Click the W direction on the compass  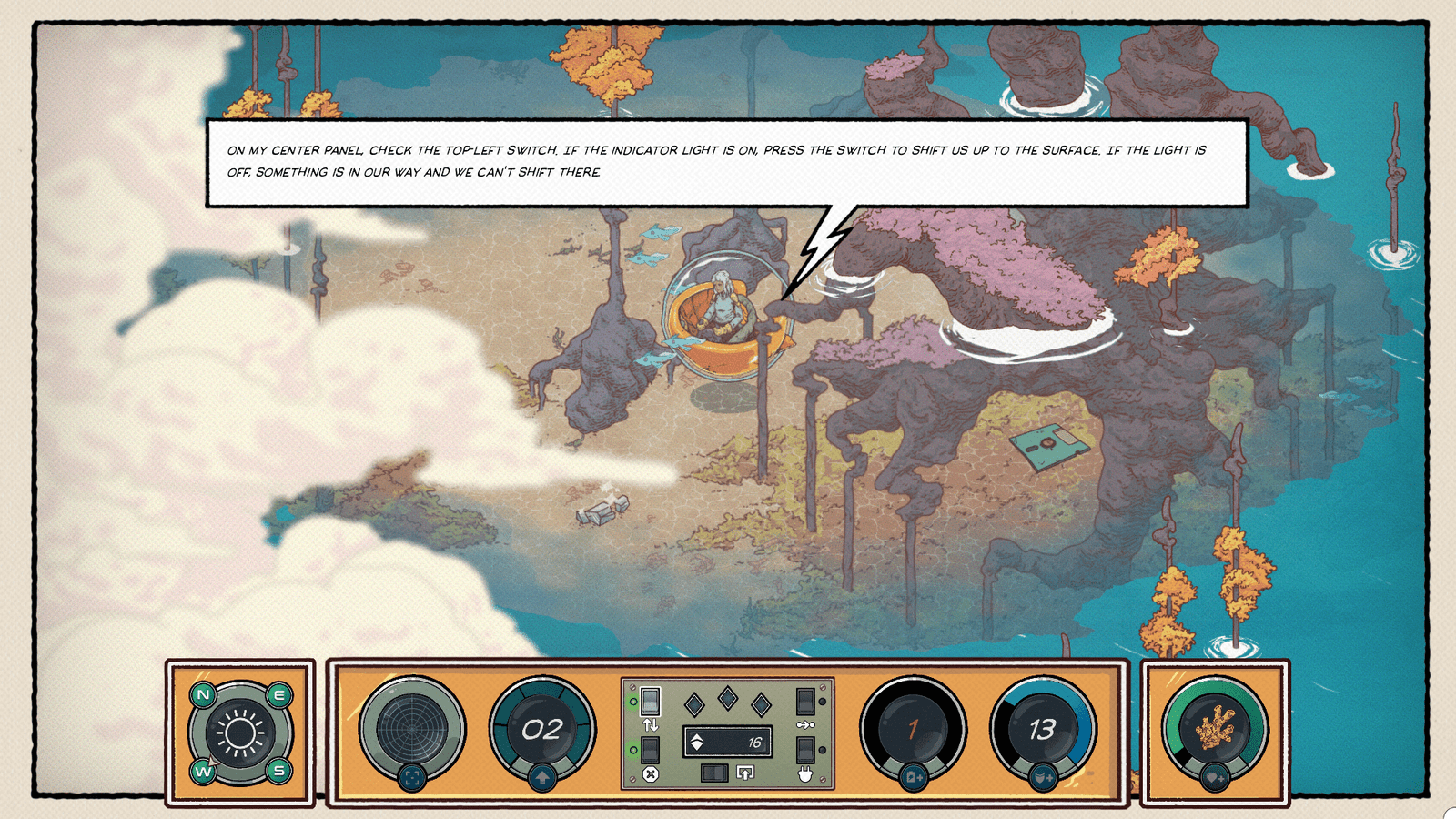(203, 771)
